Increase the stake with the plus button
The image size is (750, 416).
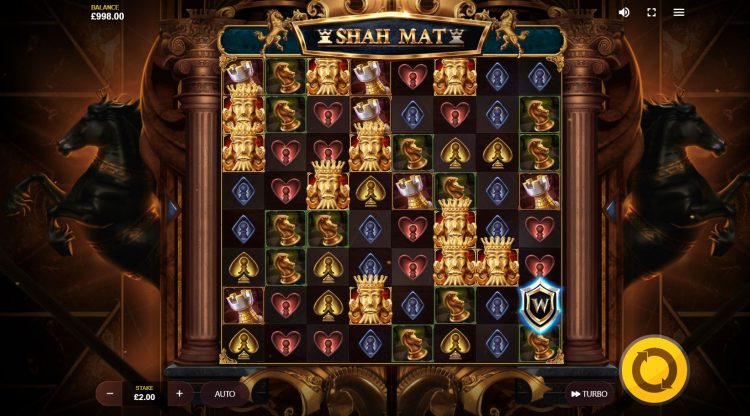[179, 393]
